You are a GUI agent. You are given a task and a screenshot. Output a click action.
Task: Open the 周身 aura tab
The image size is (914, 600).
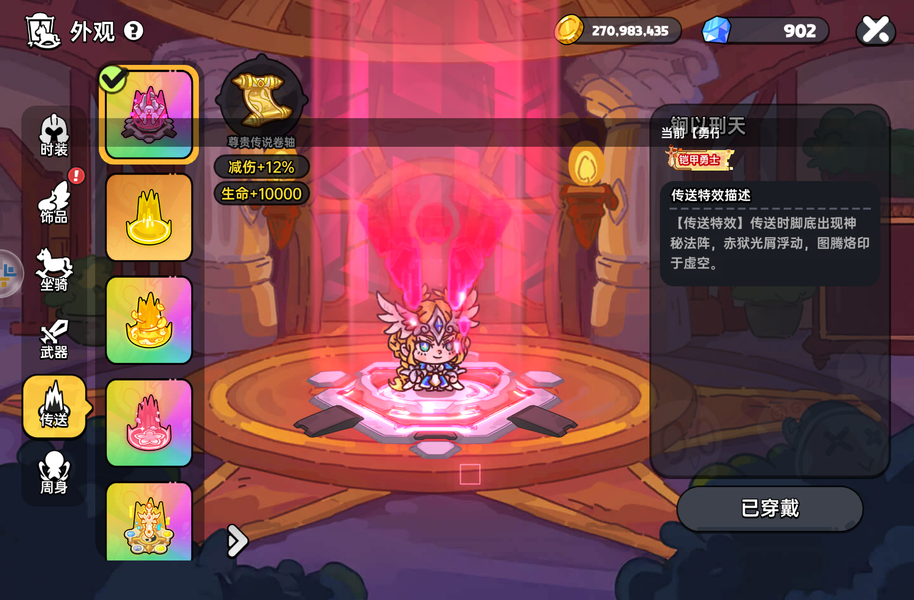(54, 473)
